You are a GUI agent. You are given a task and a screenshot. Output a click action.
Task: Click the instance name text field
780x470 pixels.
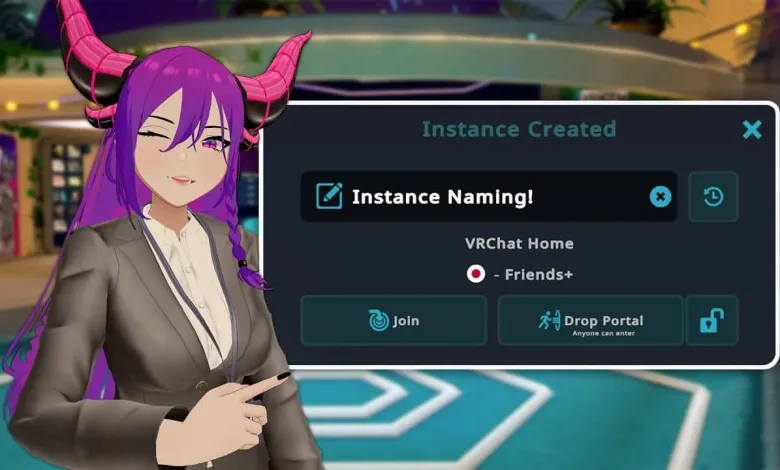(x=480, y=197)
